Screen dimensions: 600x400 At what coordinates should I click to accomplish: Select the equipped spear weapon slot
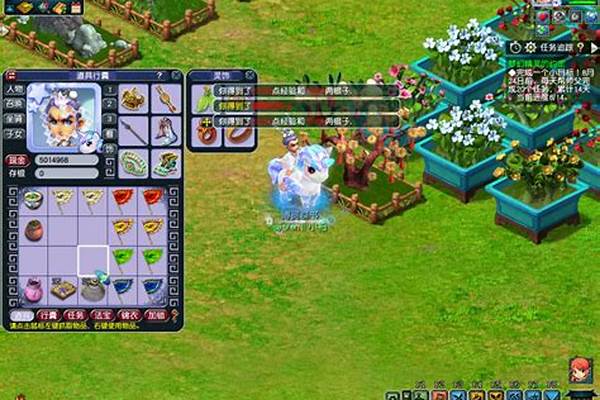132,130
